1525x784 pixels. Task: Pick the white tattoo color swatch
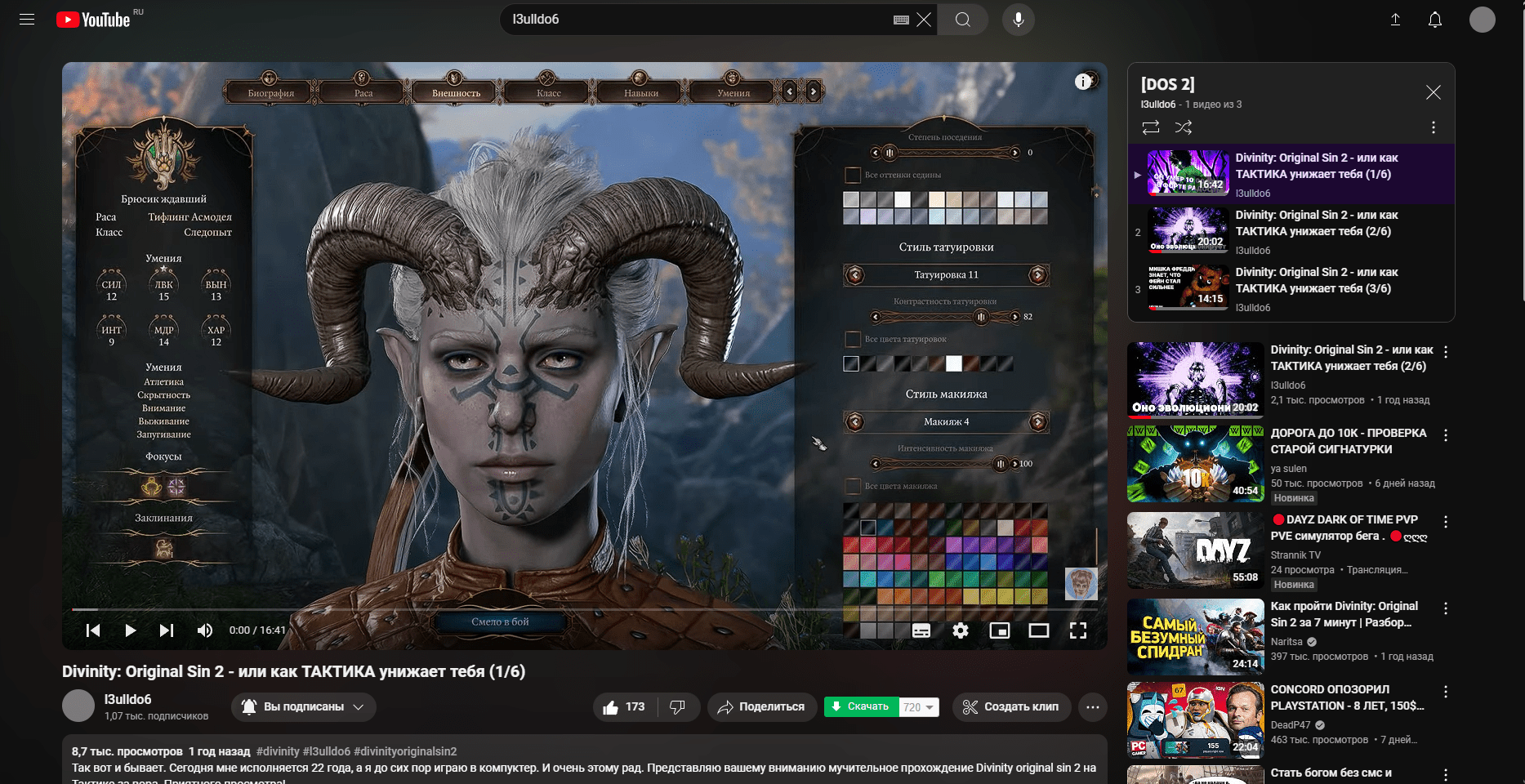953,363
